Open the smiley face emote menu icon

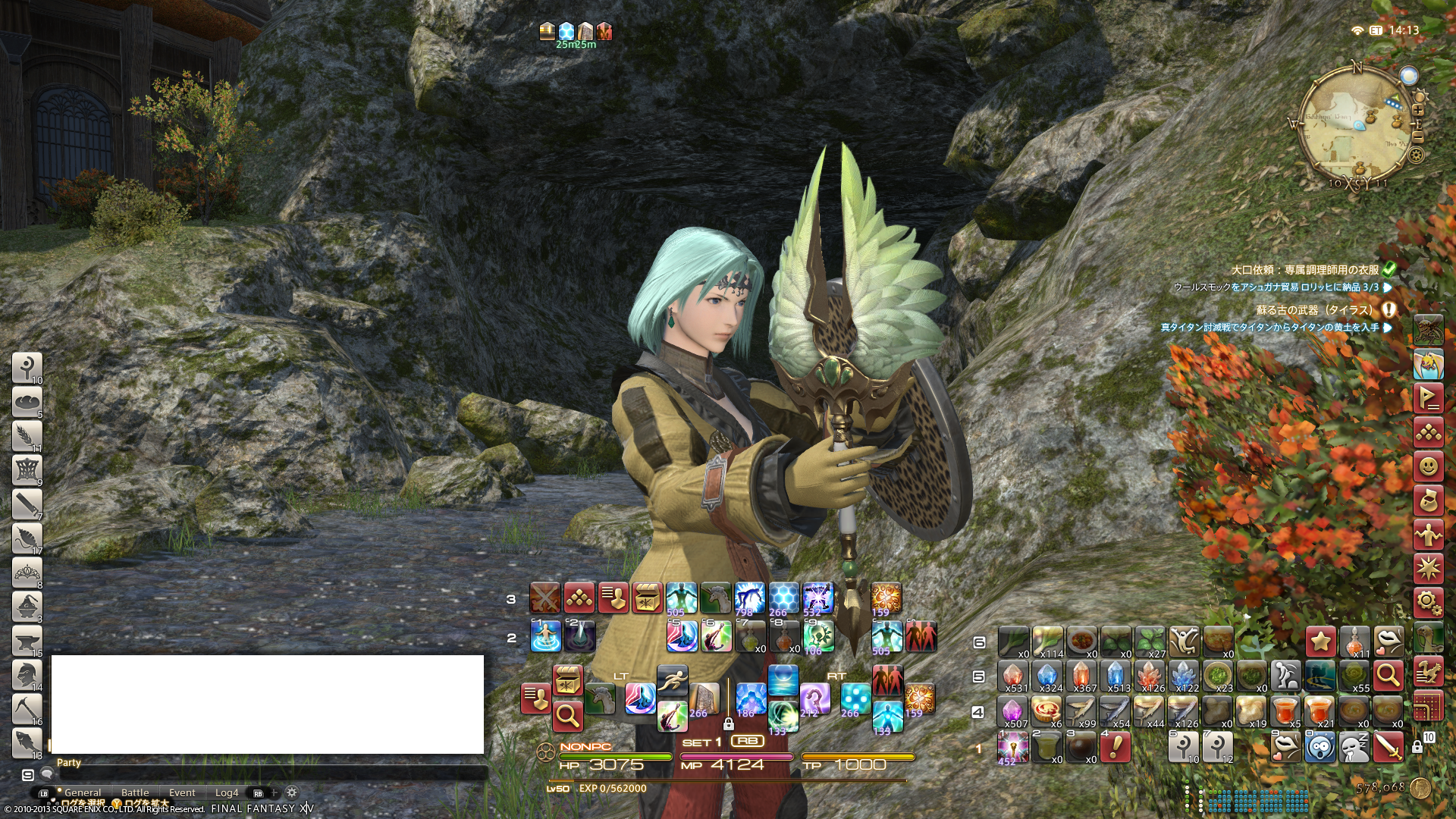coord(1428,466)
